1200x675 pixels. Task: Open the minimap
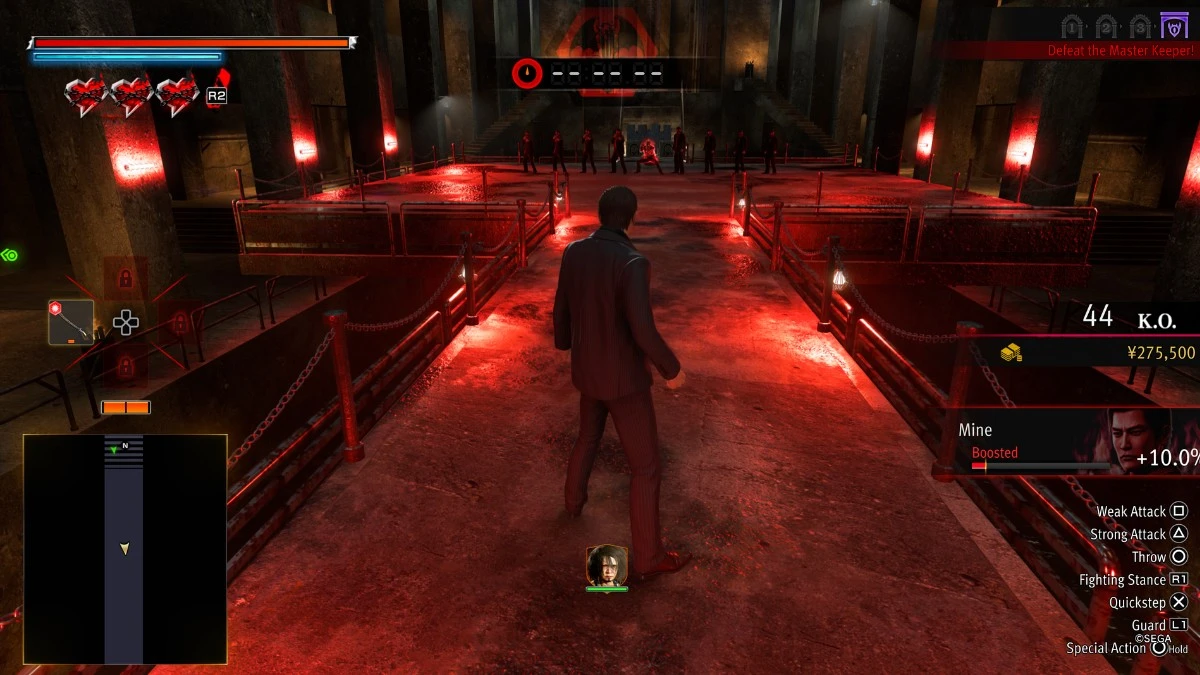tap(125, 549)
